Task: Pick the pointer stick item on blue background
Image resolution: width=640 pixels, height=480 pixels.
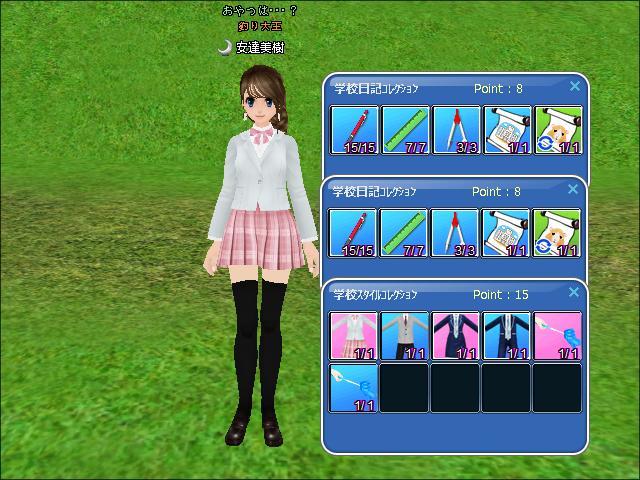Action: [x=353, y=387]
